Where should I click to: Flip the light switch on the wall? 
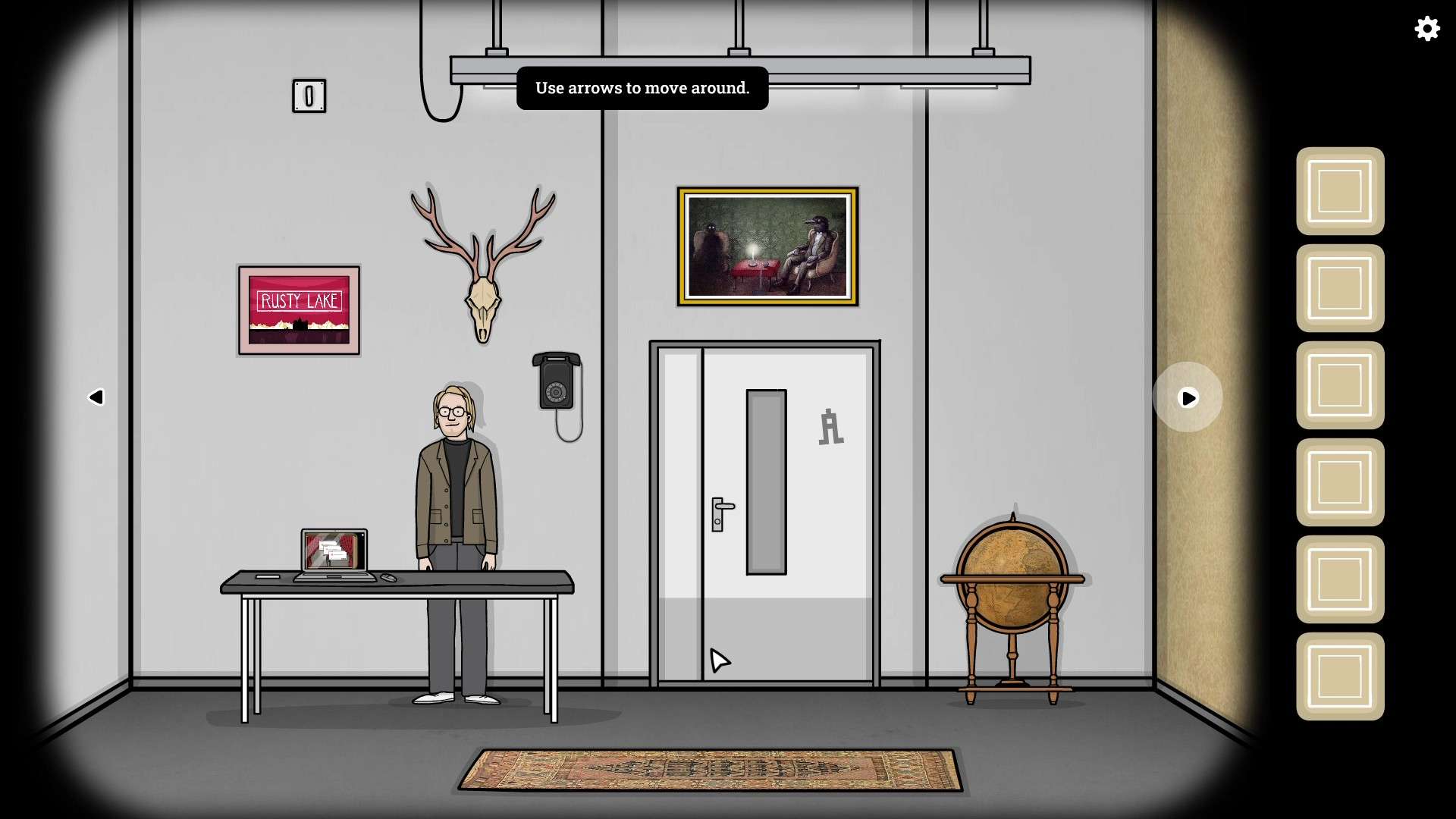(x=309, y=96)
